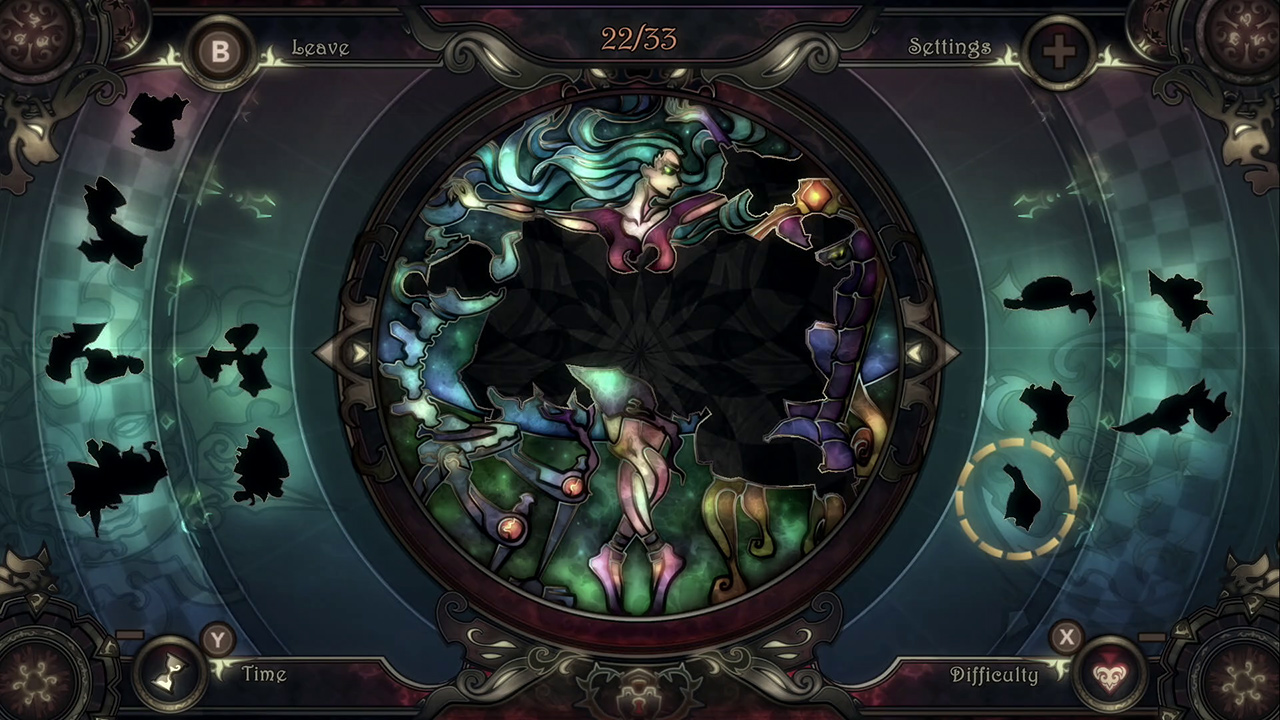Click the Time text button
1280x720 pixels.
coord(263,675)
